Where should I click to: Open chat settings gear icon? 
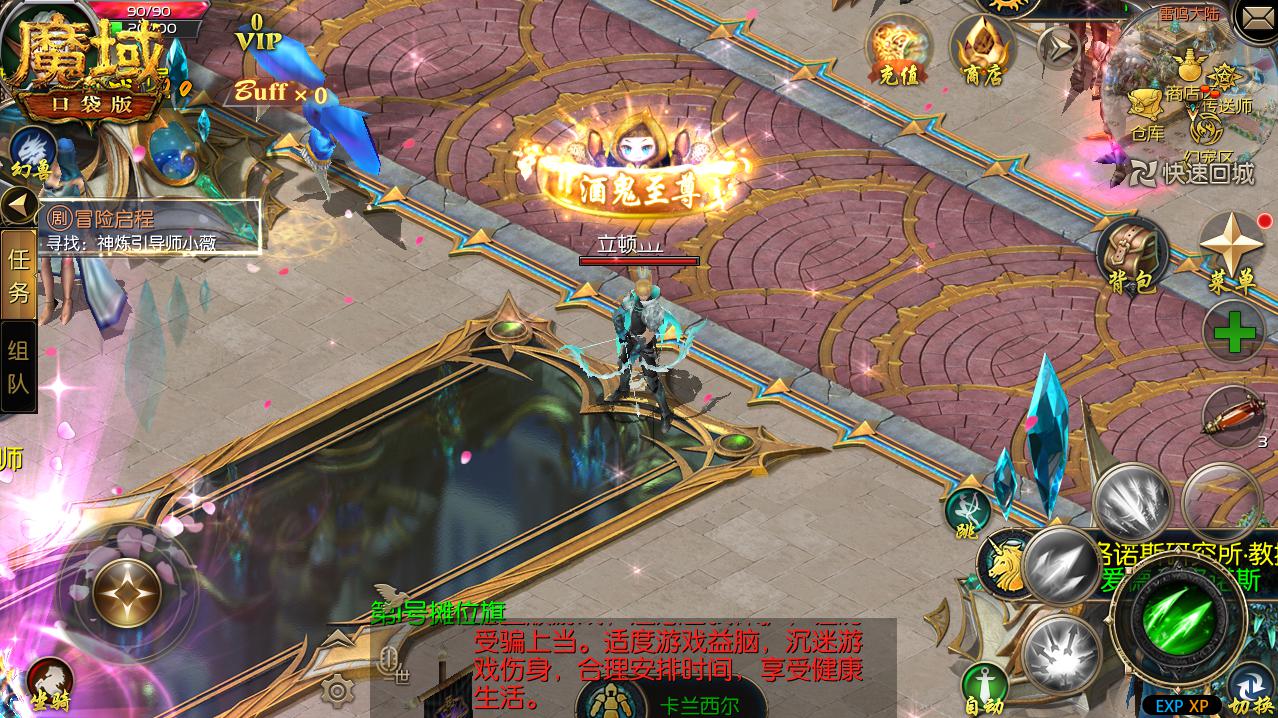point(338,689)
